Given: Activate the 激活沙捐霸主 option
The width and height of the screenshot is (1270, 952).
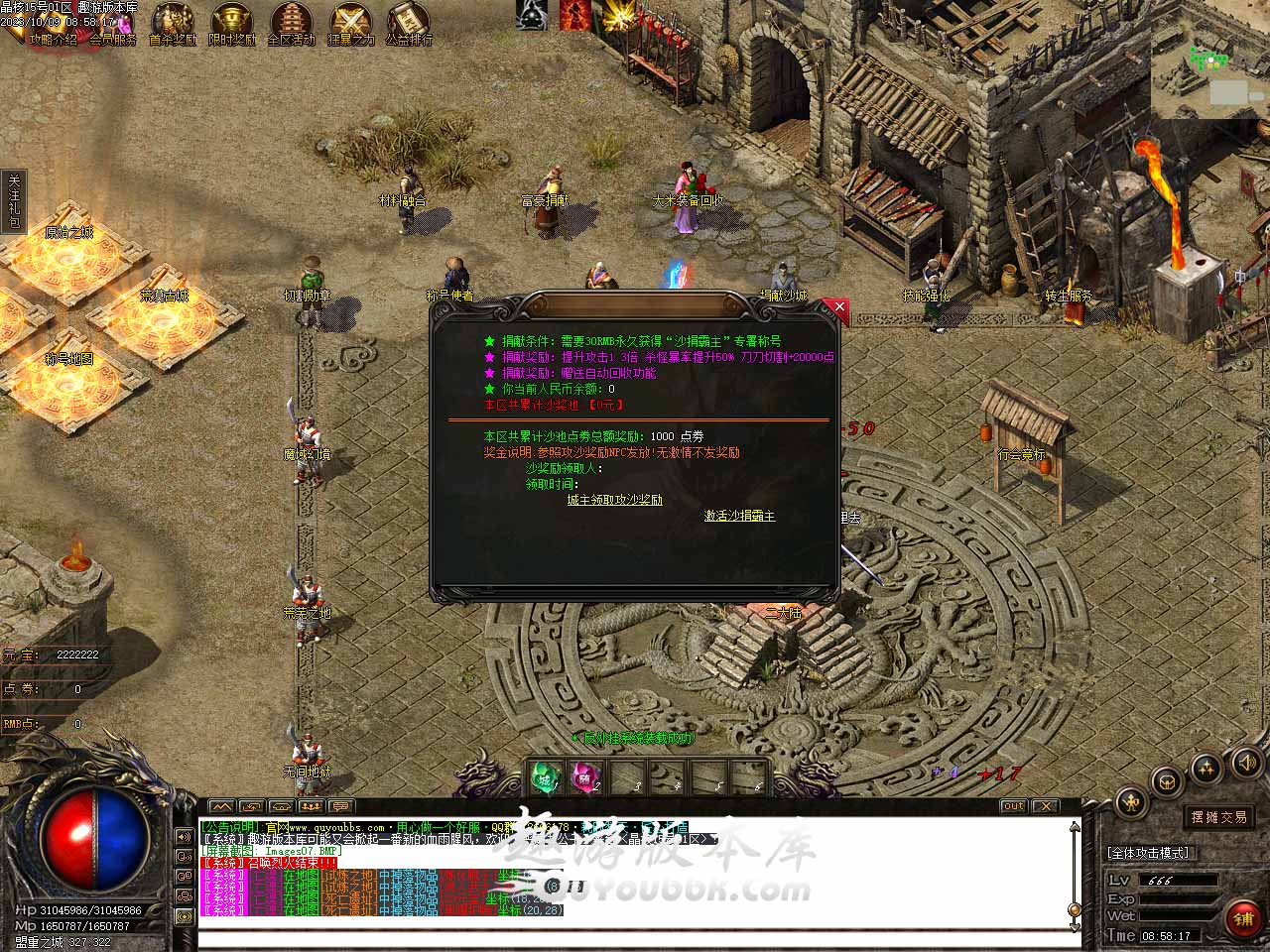Looking at the screenshot, I should pyautogui.click(x=739, y=516).
